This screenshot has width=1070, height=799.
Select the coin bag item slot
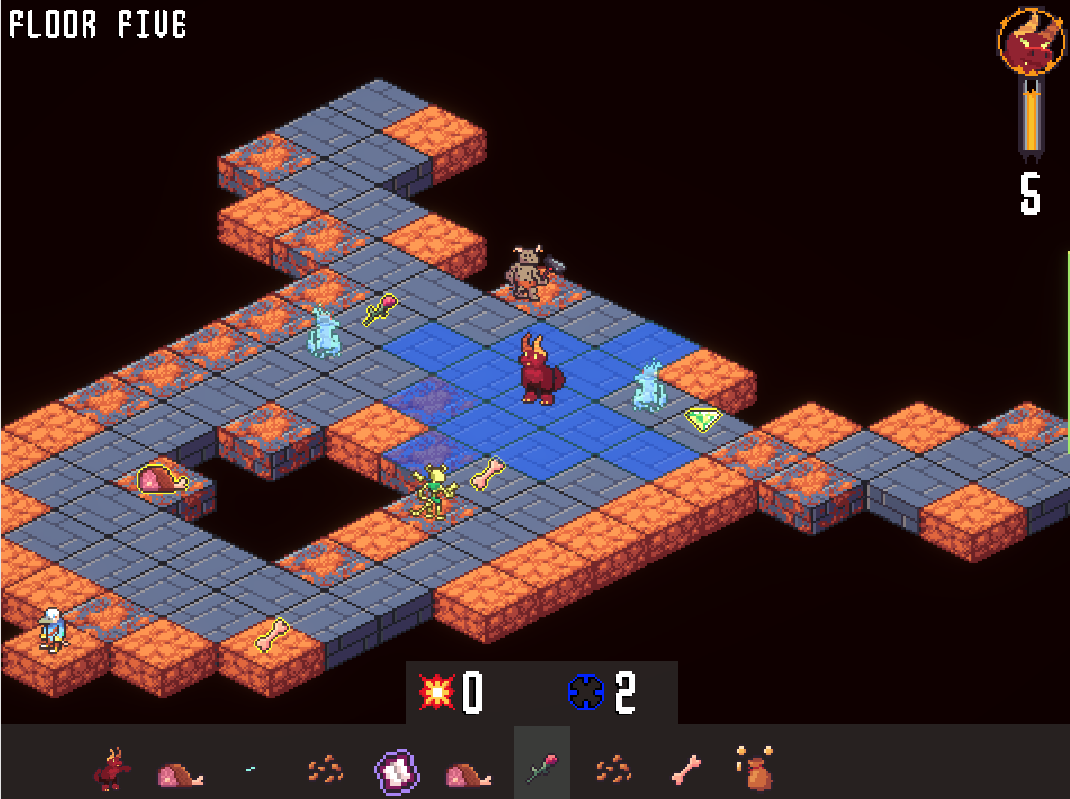coord(754,769)
